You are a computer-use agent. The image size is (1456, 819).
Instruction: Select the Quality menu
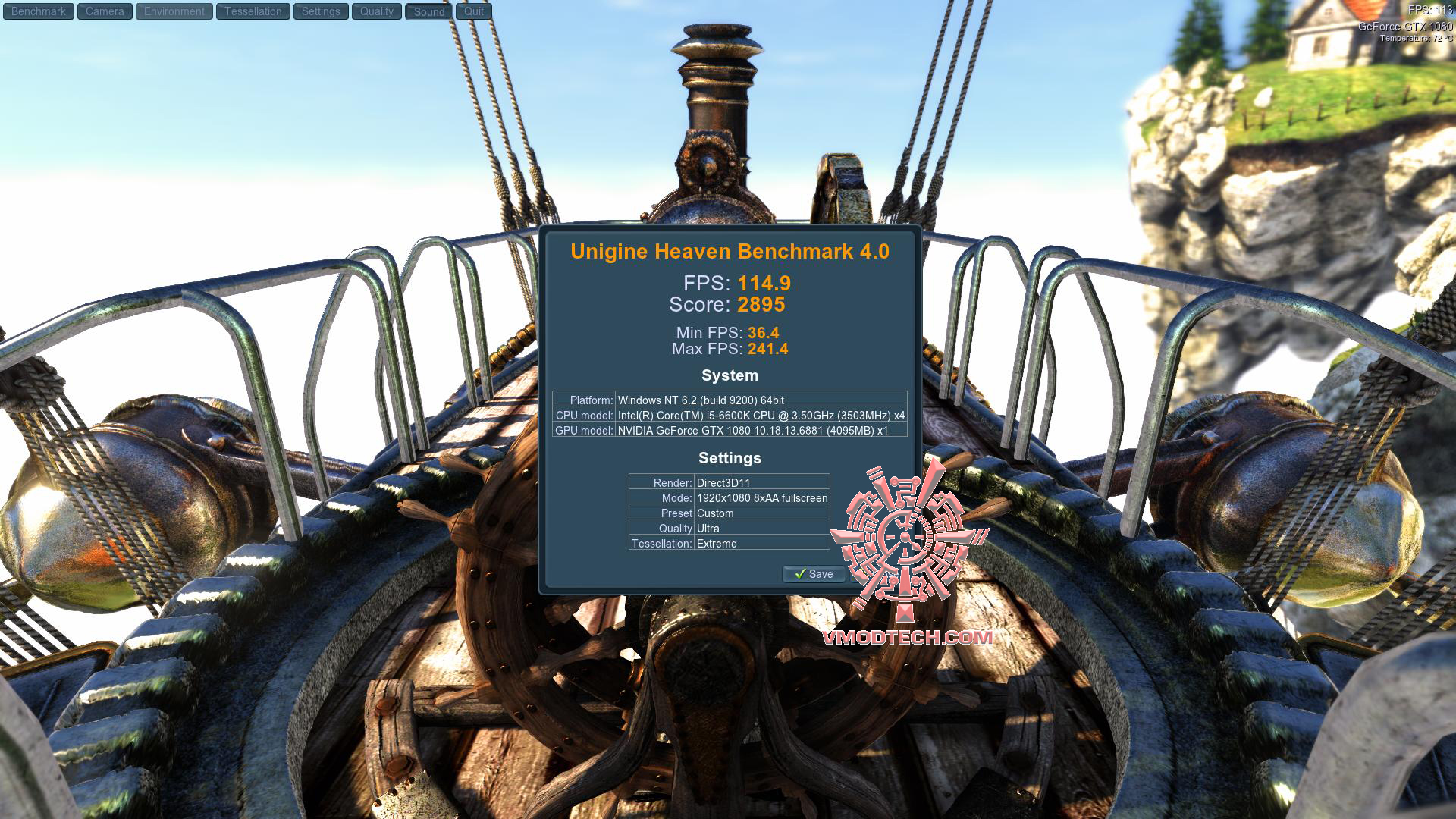click(x=377, y=11)
